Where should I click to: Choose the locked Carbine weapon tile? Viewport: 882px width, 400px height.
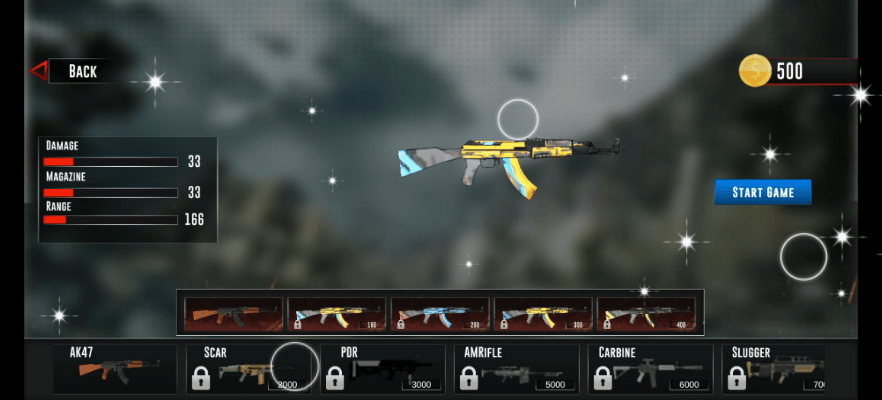pos(650,369)
